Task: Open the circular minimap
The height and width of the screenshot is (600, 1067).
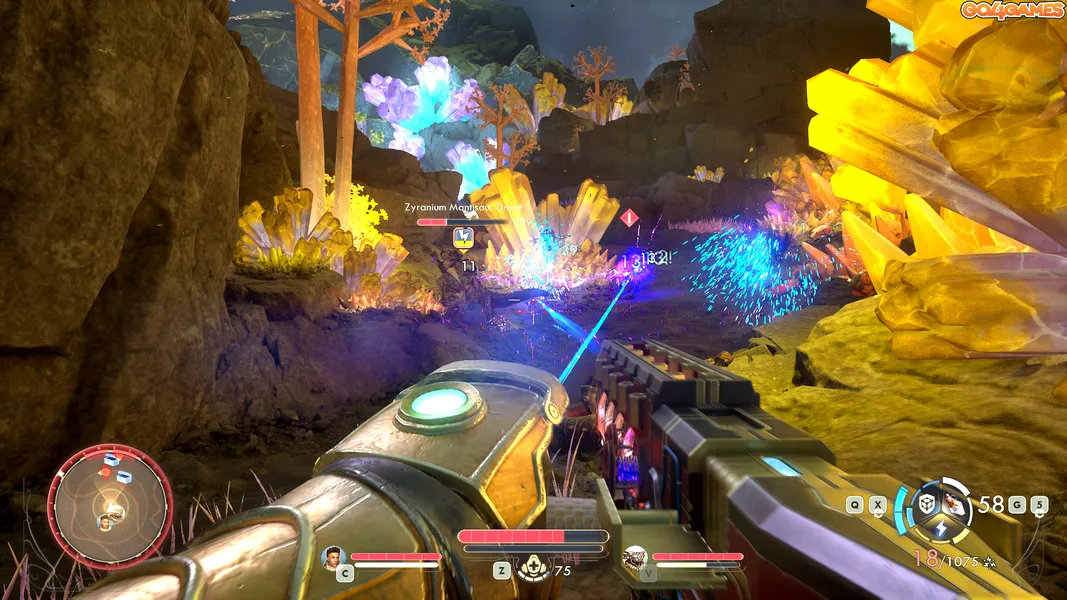Action: 110,507
